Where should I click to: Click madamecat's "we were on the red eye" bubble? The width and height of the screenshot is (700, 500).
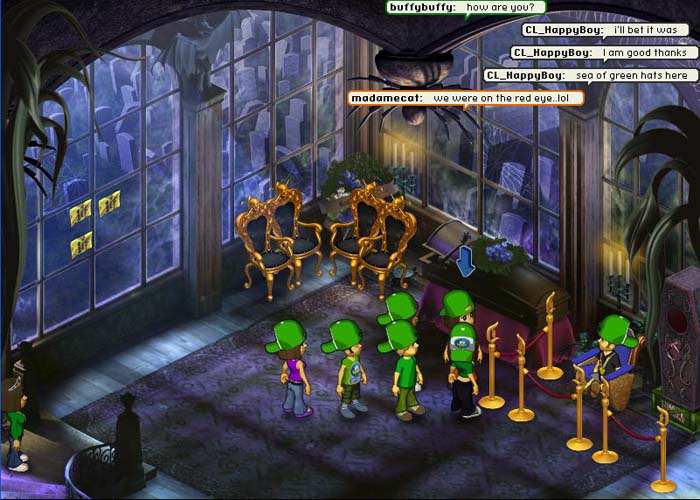(x=465, y=98)
